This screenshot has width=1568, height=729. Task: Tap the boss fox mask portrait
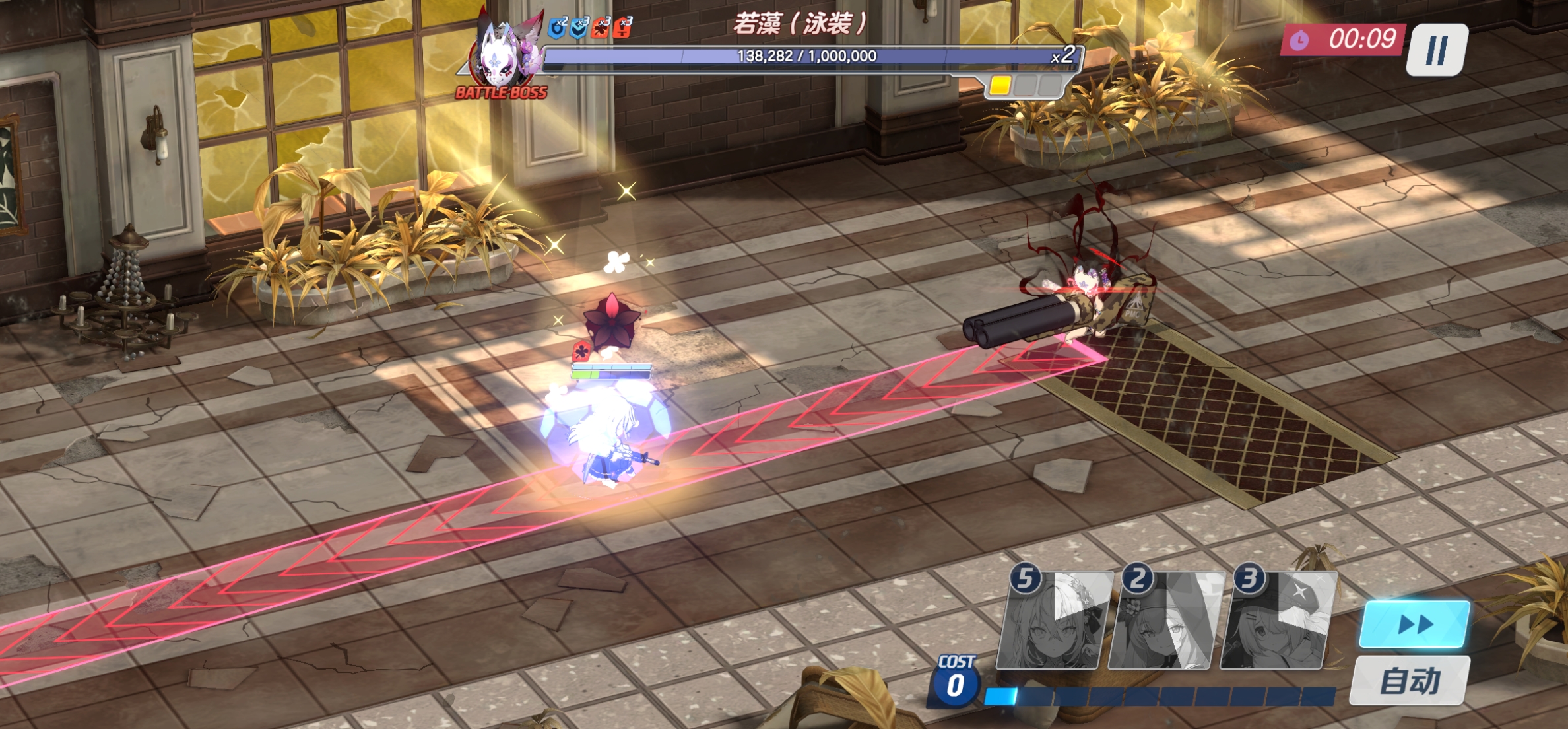502,54
